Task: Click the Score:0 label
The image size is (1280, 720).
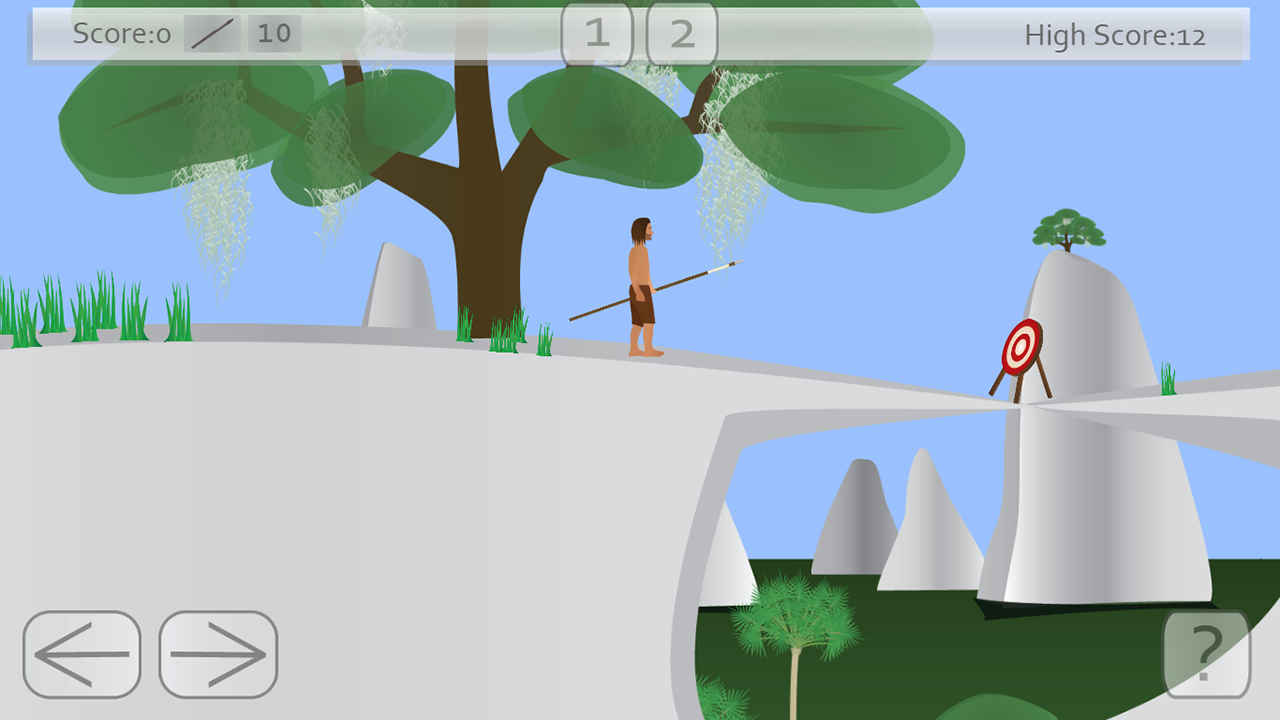Action: point(120,33)
